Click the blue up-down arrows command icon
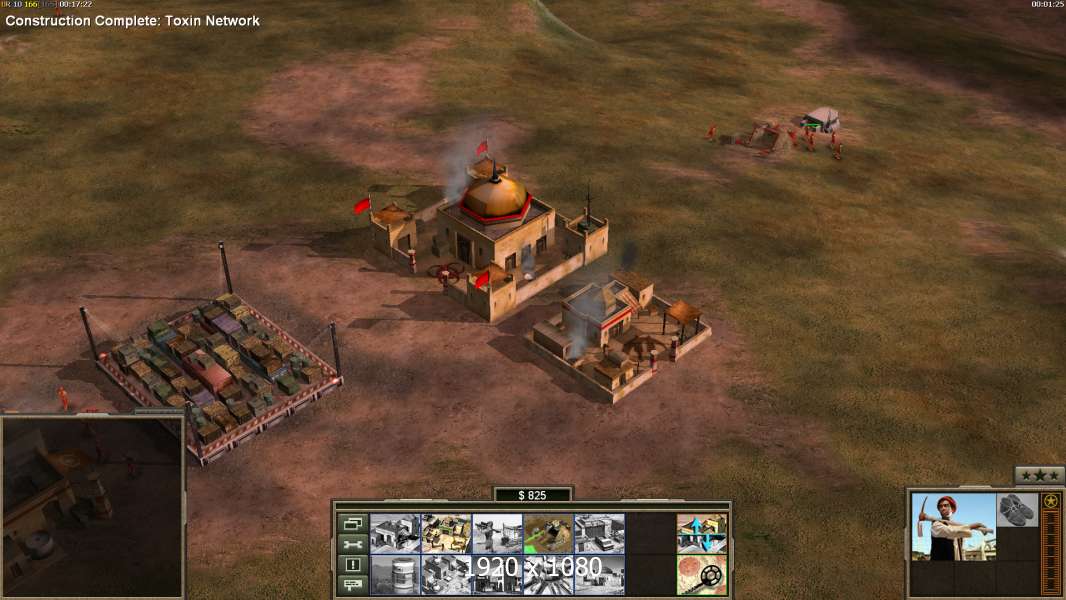1066x600 pixels. pyautogui.click(x=701, y=533)
